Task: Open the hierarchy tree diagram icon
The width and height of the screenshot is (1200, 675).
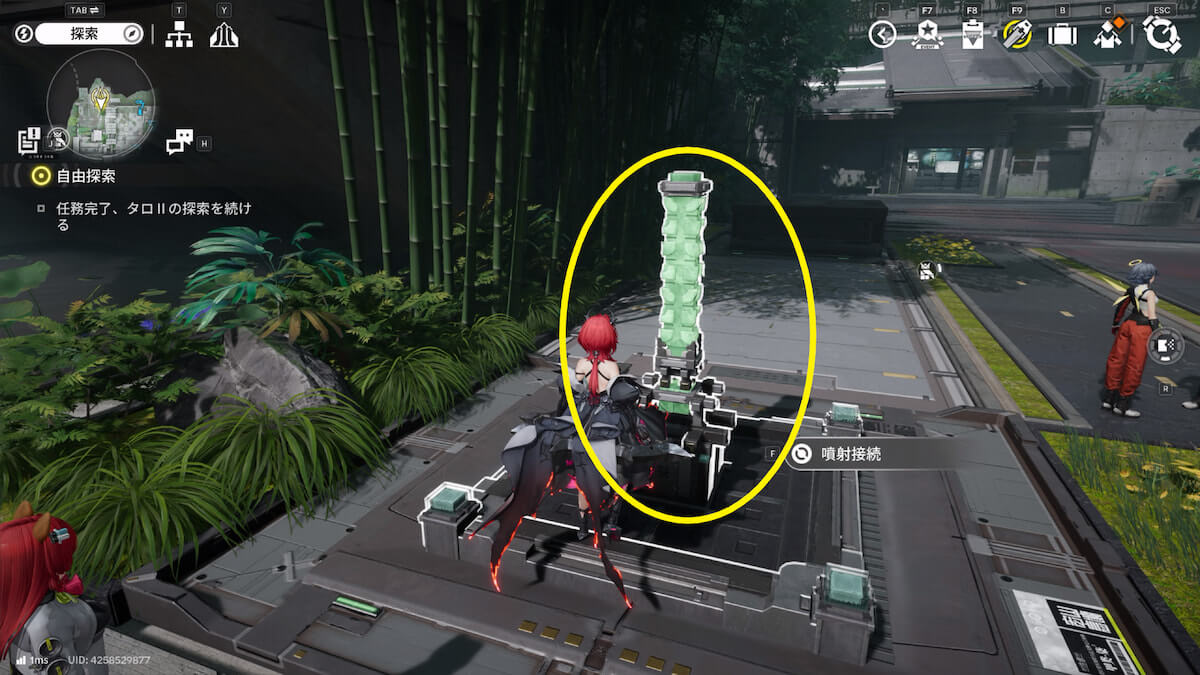Action: coord(179,35)
